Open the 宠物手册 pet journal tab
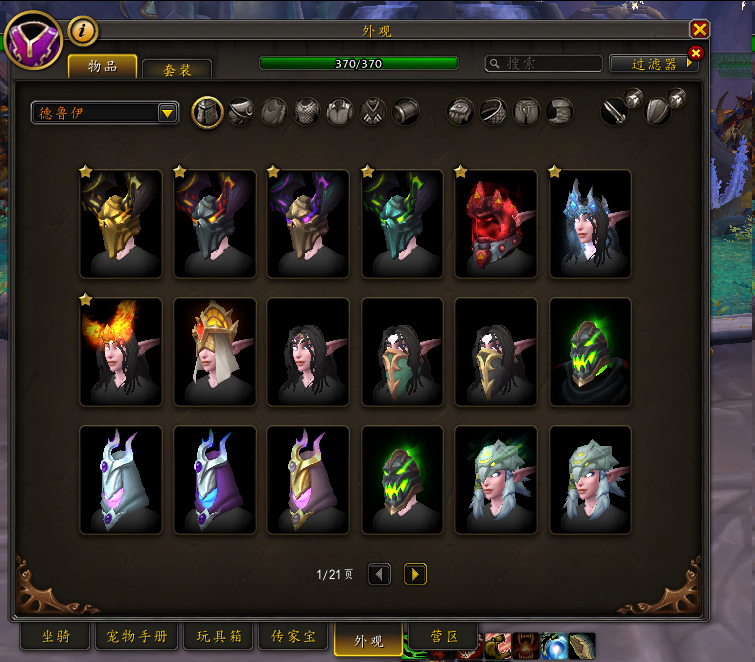 click(137, 636)
